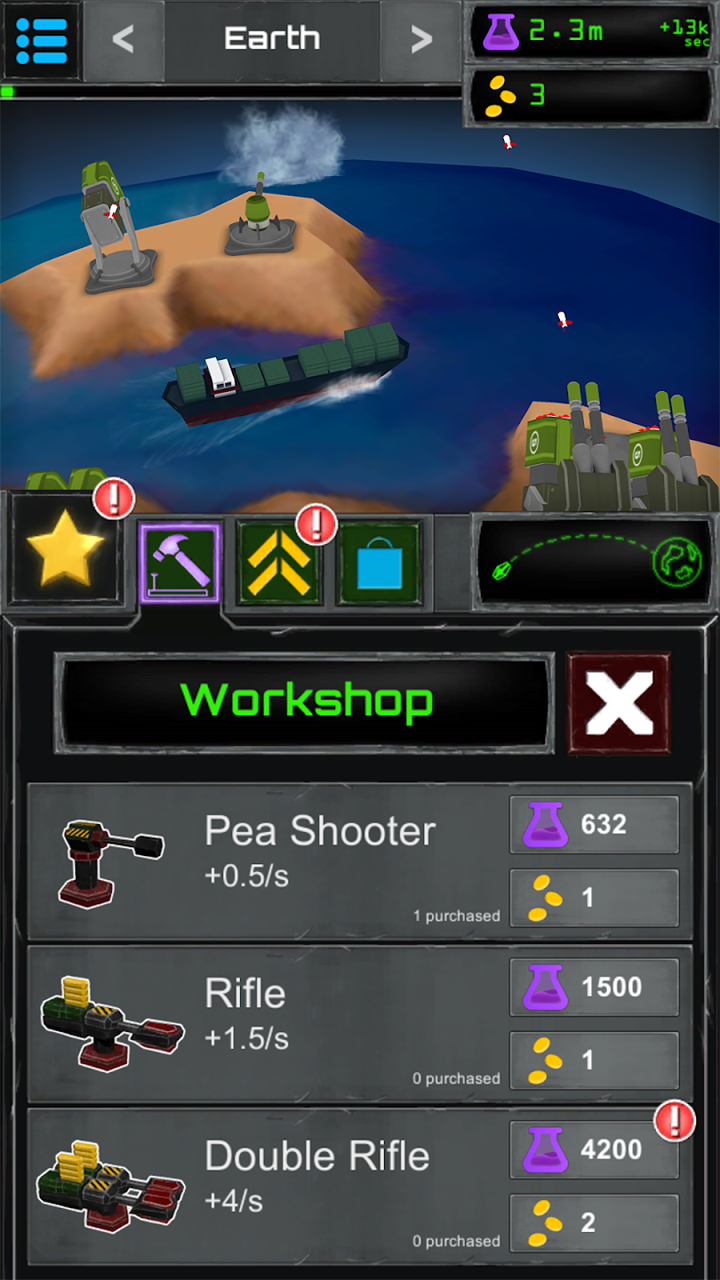720x1280 pixels.
Task: Buy Rifle for 1500 purple flasks
Action: pos(594,987)
